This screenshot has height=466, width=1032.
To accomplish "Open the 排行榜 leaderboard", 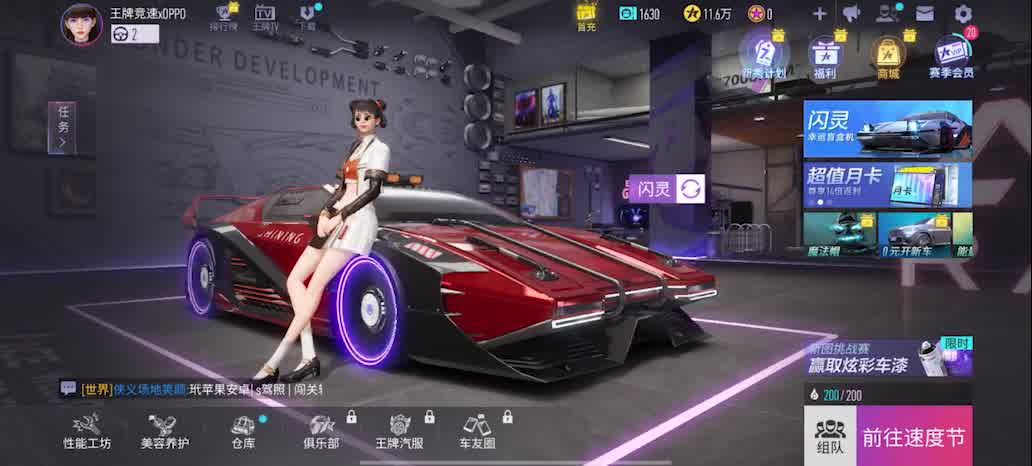I will tap(225, 17).
